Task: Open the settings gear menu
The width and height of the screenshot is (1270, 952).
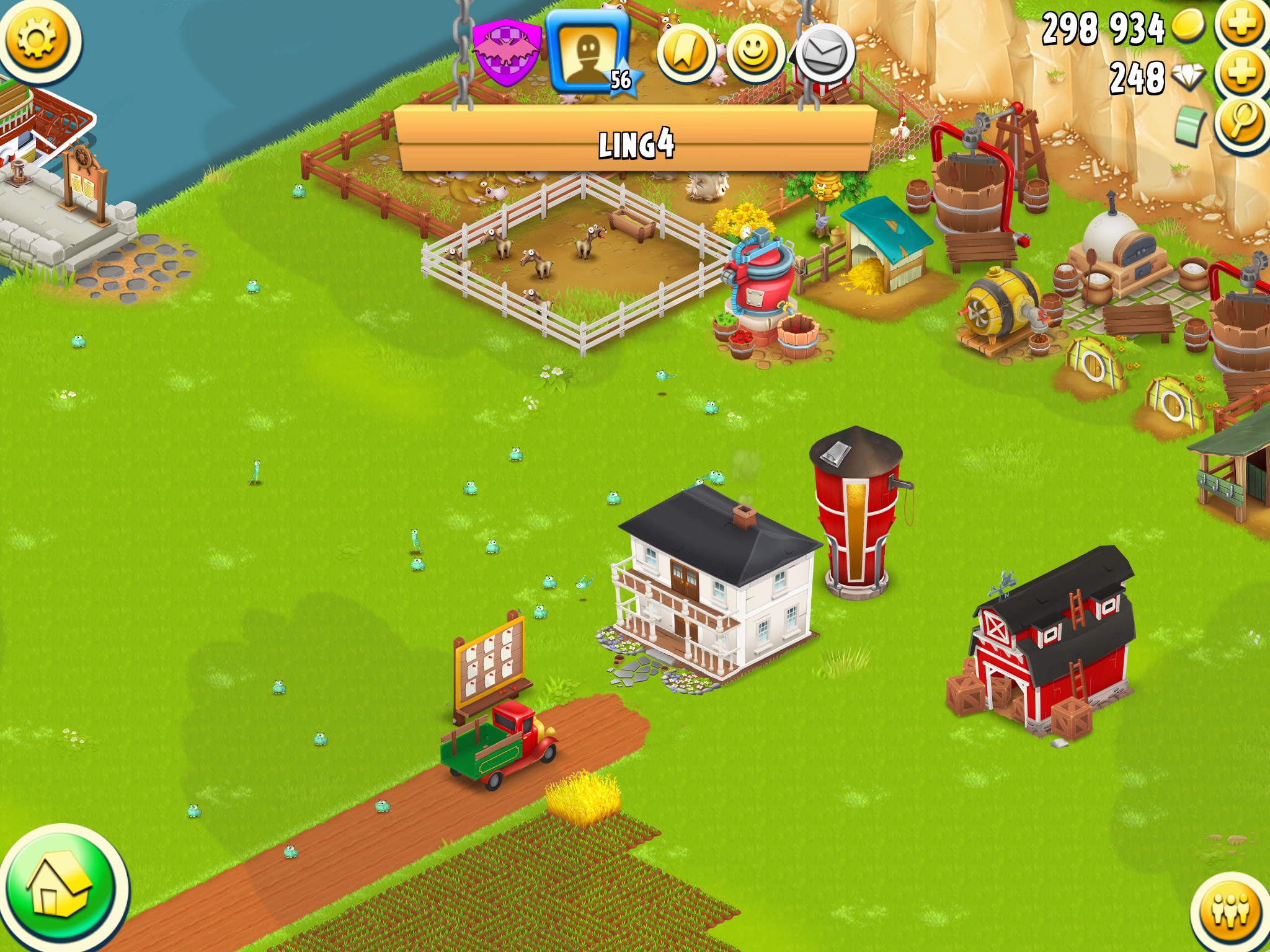Action: coord(37,40)
